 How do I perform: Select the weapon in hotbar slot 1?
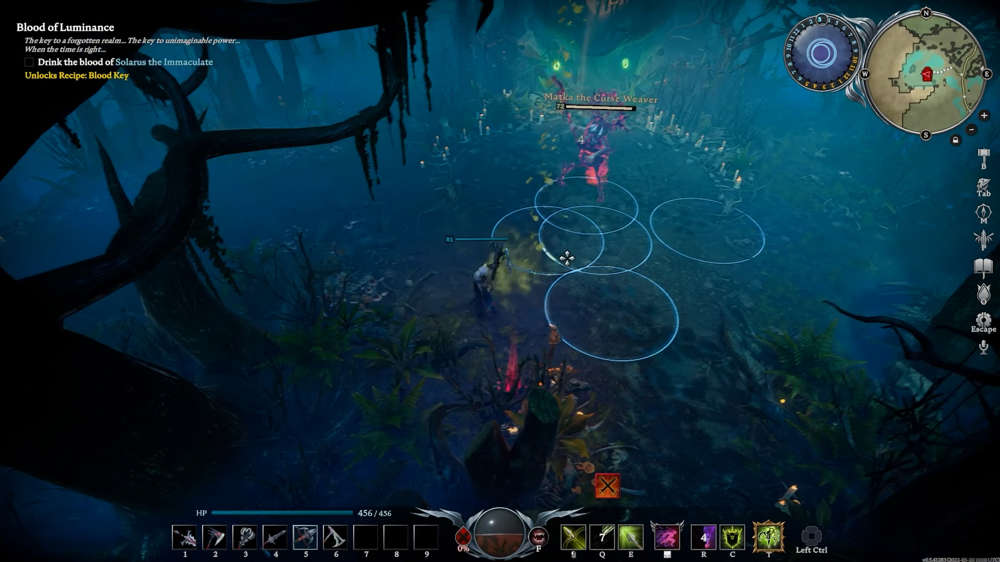(184, 537)
